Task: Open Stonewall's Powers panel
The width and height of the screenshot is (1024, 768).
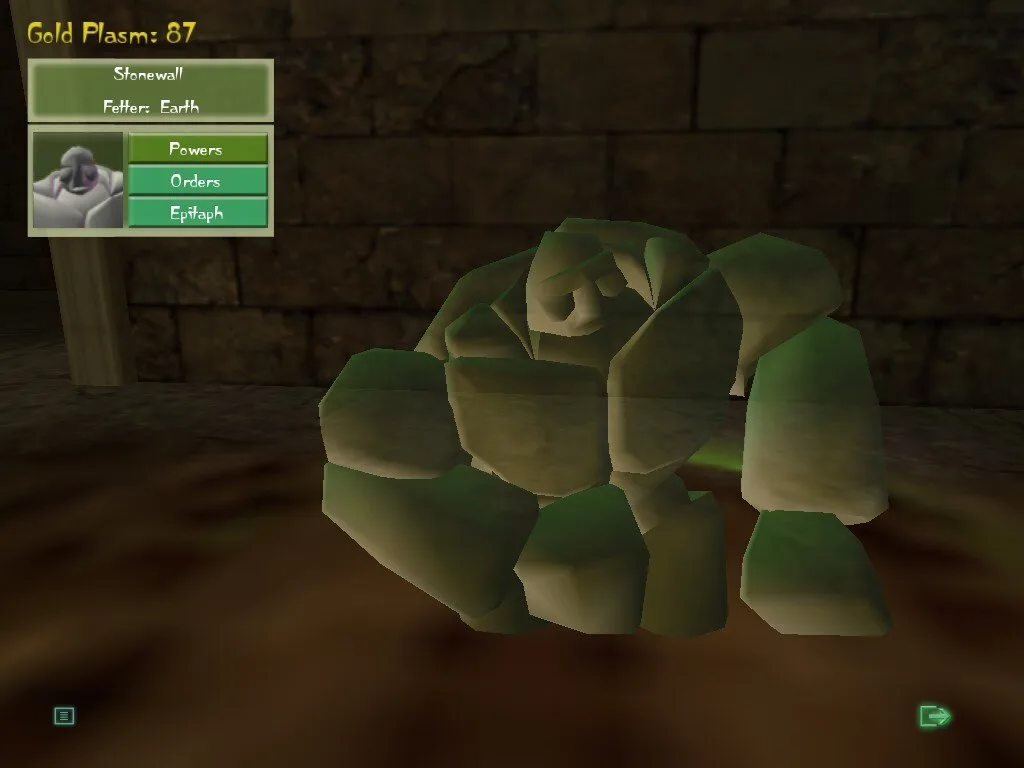Action: click(197, 149)
